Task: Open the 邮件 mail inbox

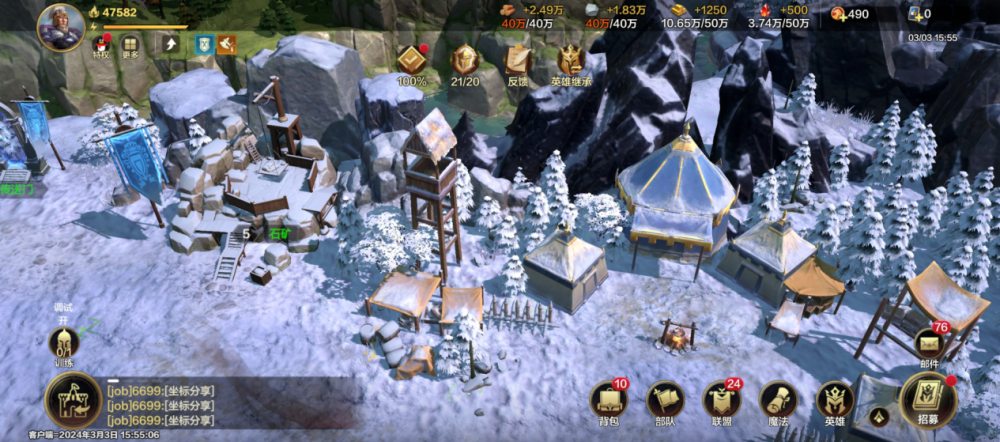Action: pyautogui.click(x=929, y=345)
